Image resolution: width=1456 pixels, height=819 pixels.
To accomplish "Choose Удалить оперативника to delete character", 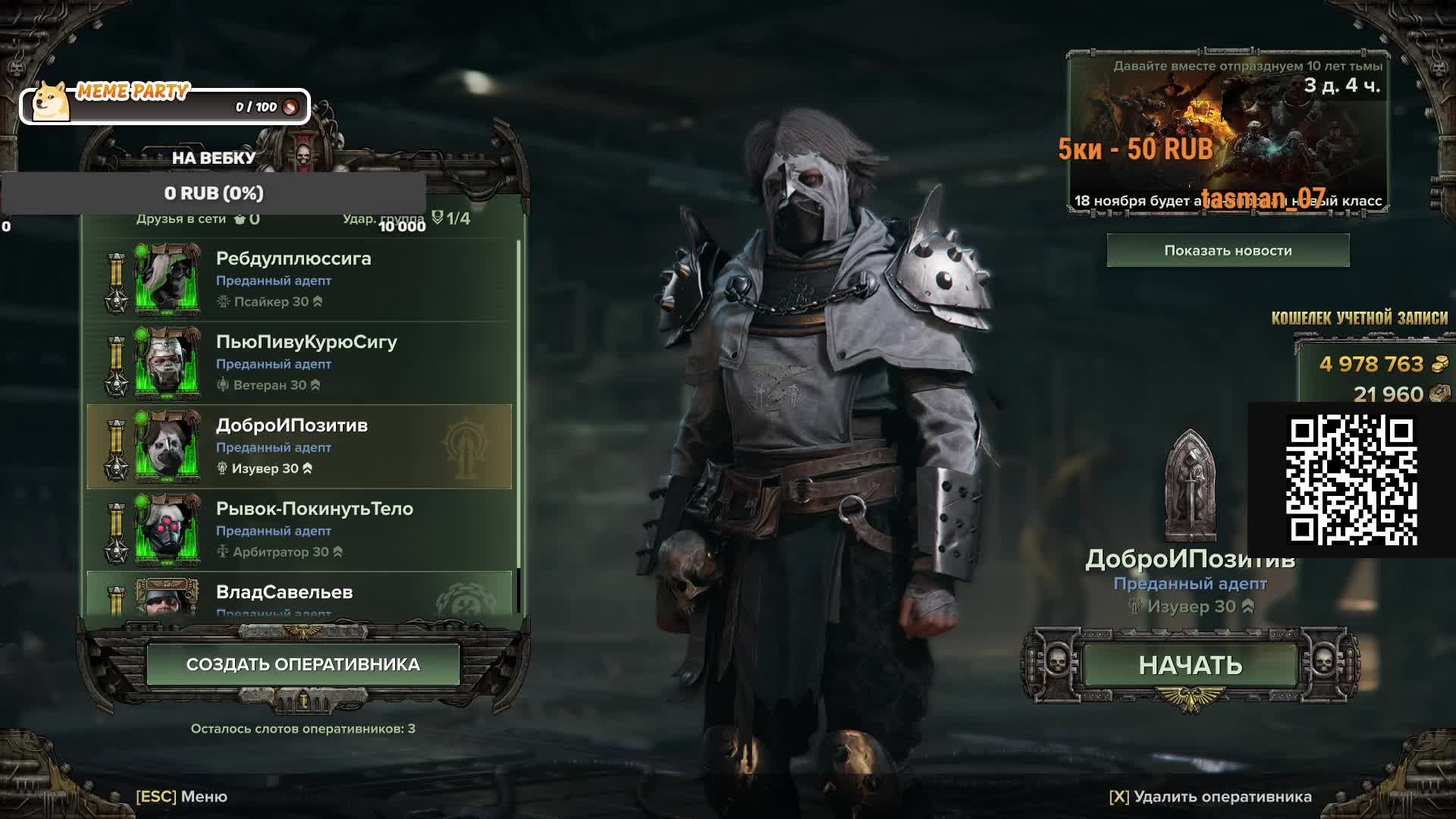I will [1210, 796].
